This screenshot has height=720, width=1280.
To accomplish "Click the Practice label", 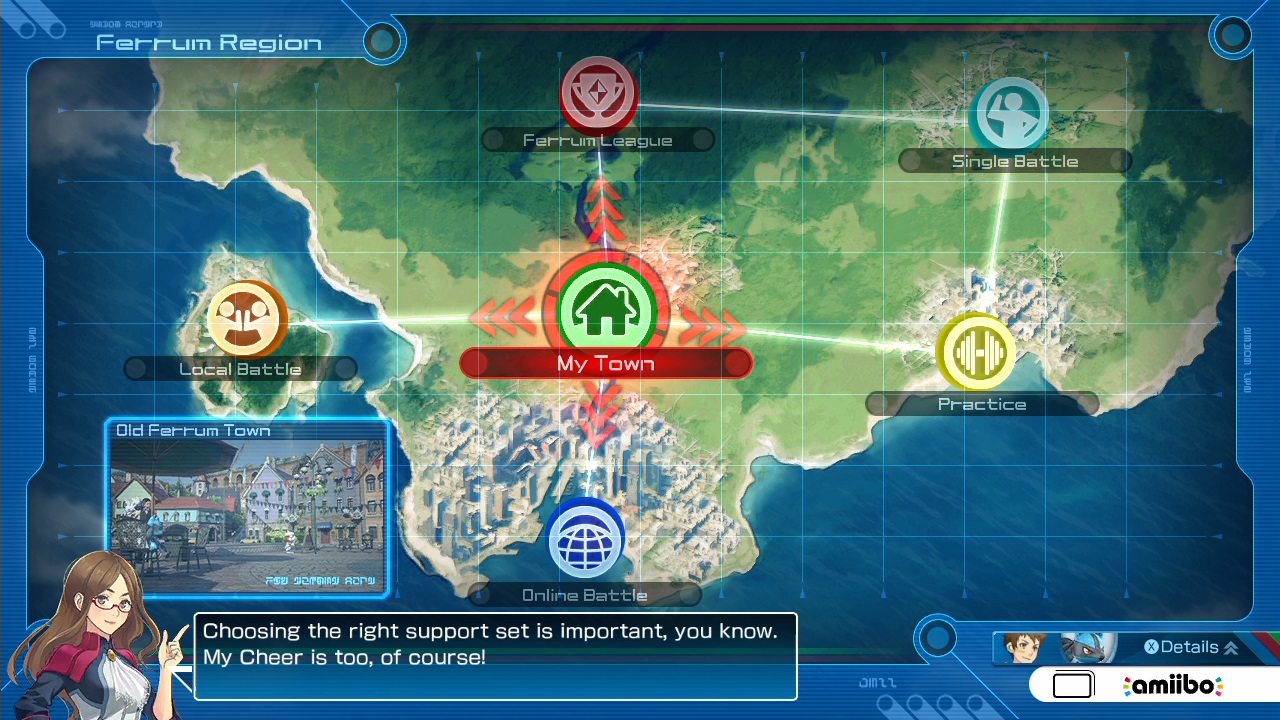I will [982, 404].
